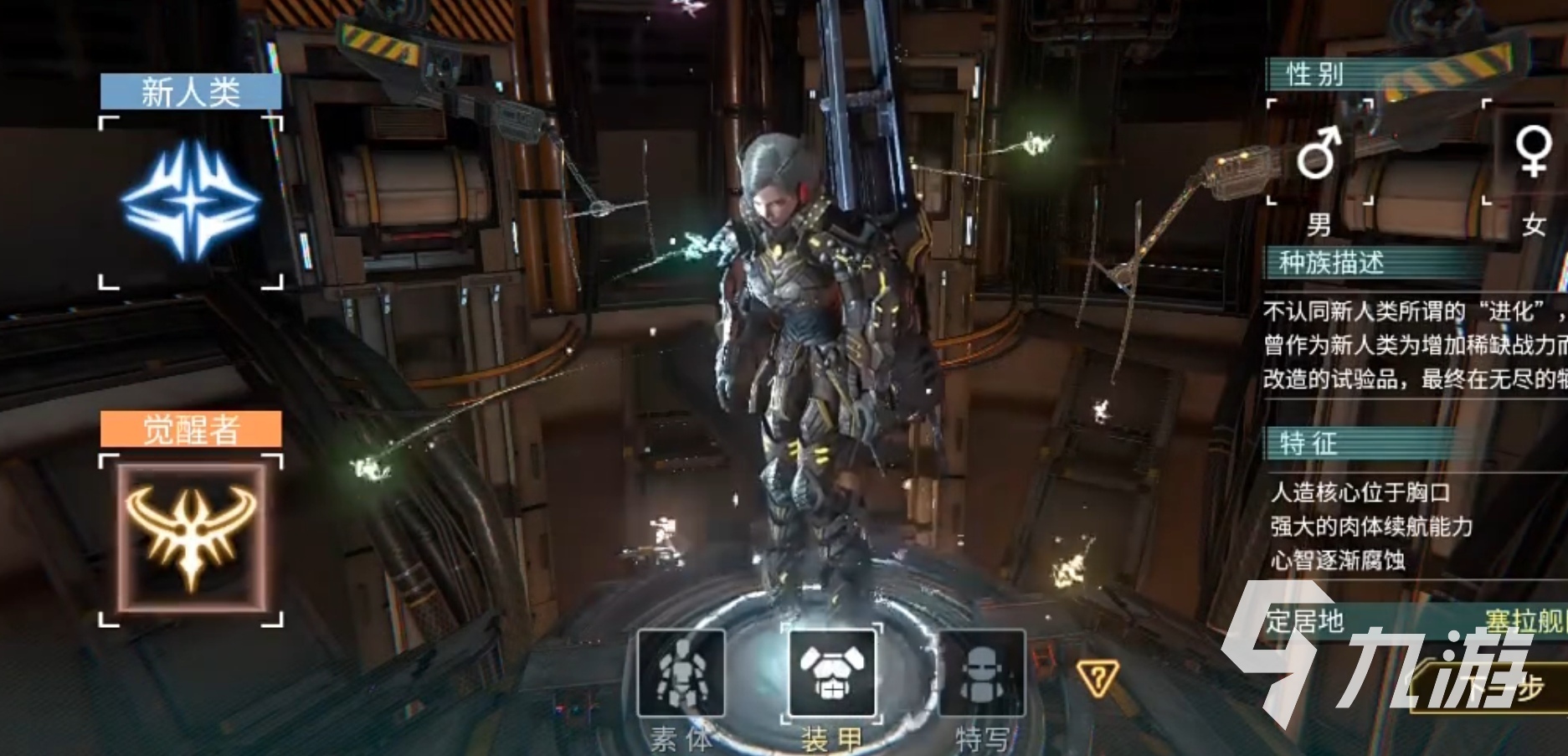
Task: Open the yellow question mark help
Action: [1098, 676]
